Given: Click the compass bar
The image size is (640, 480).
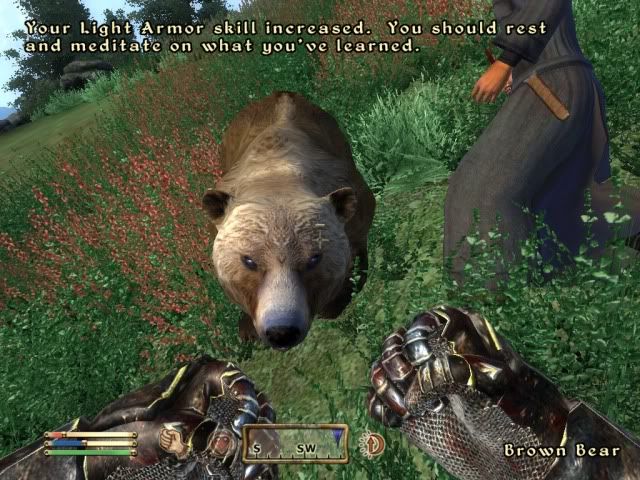Looking at the screenshot, I should [293, 443].
